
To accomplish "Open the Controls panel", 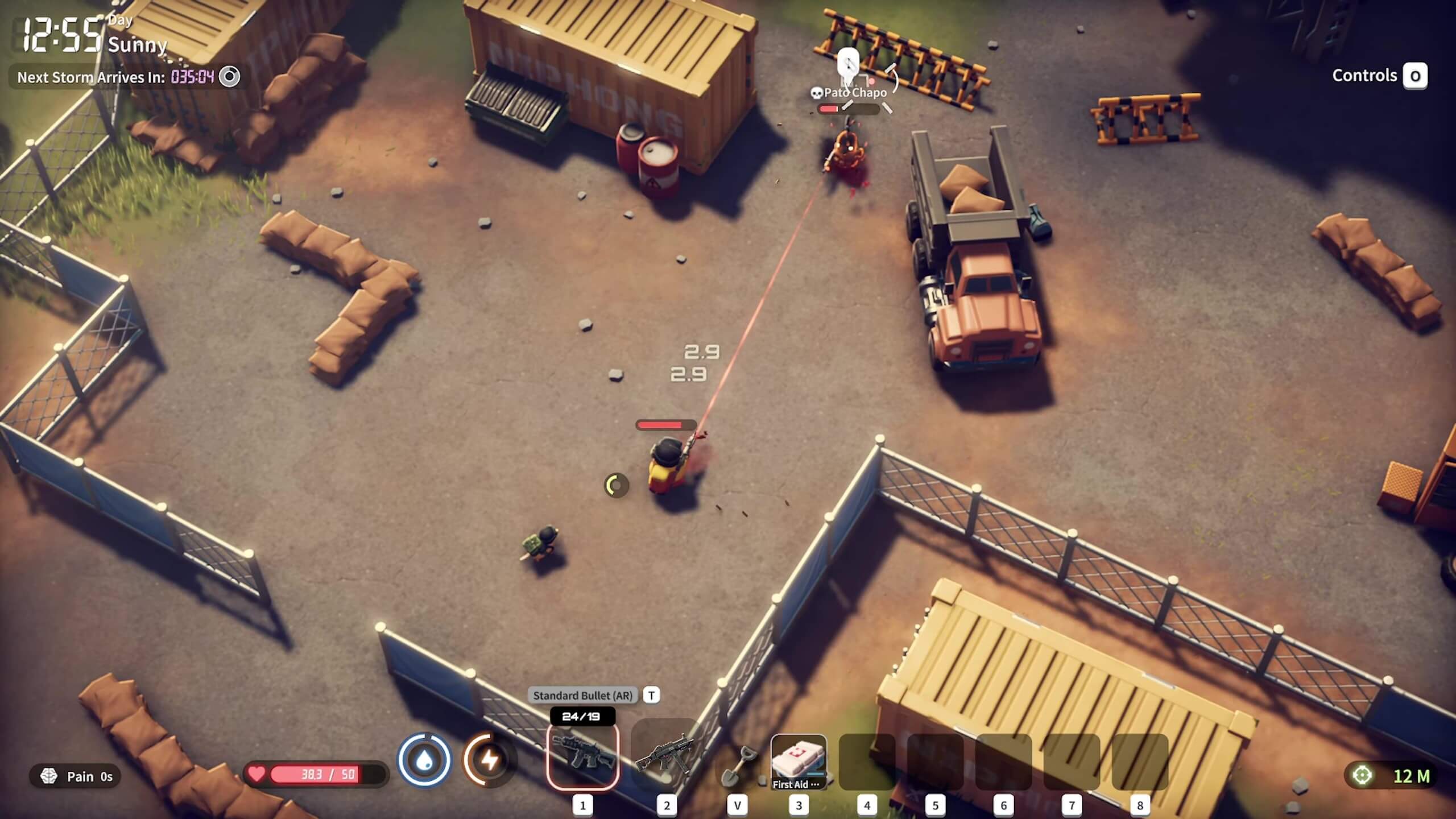I will click(x=1414, y=76).
